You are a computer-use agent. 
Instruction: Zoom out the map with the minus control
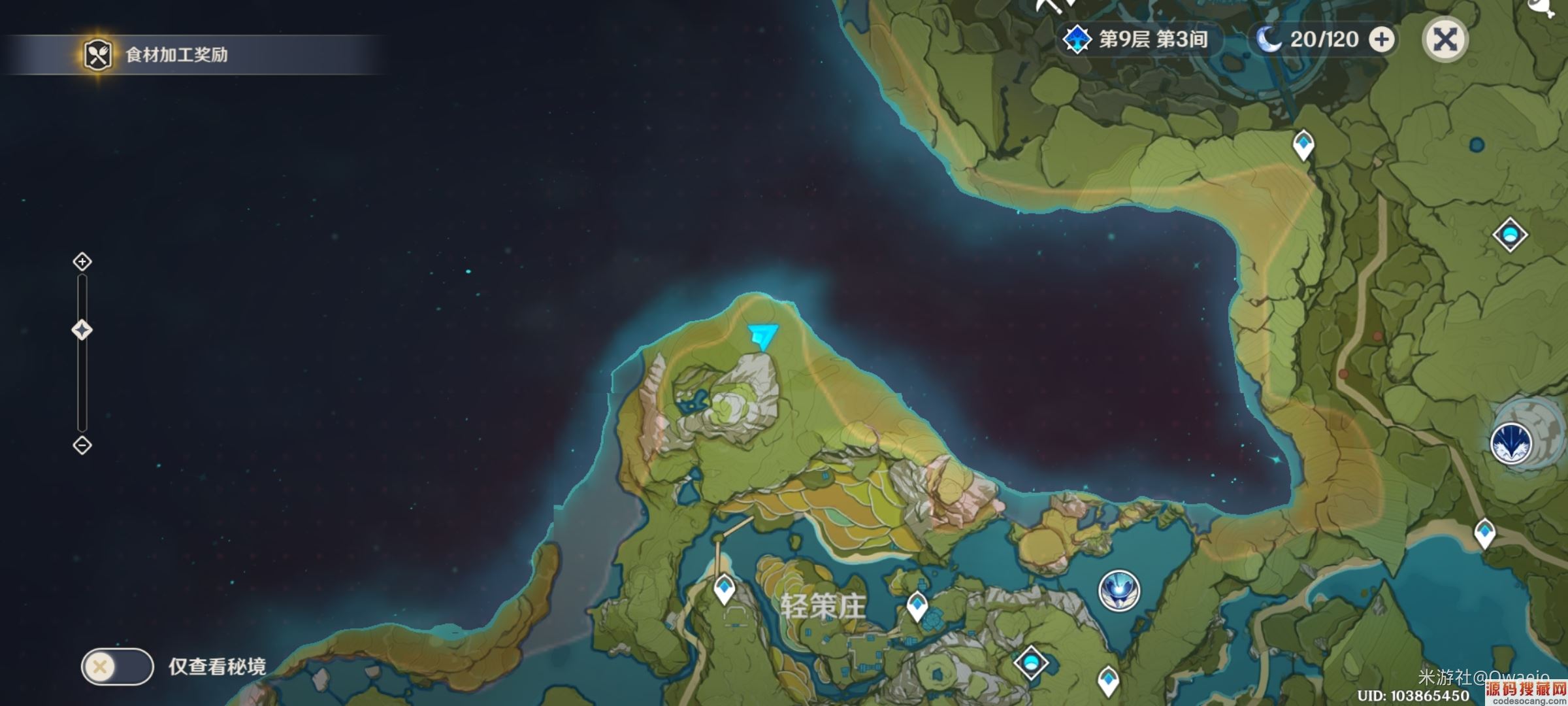click(82, 446)
